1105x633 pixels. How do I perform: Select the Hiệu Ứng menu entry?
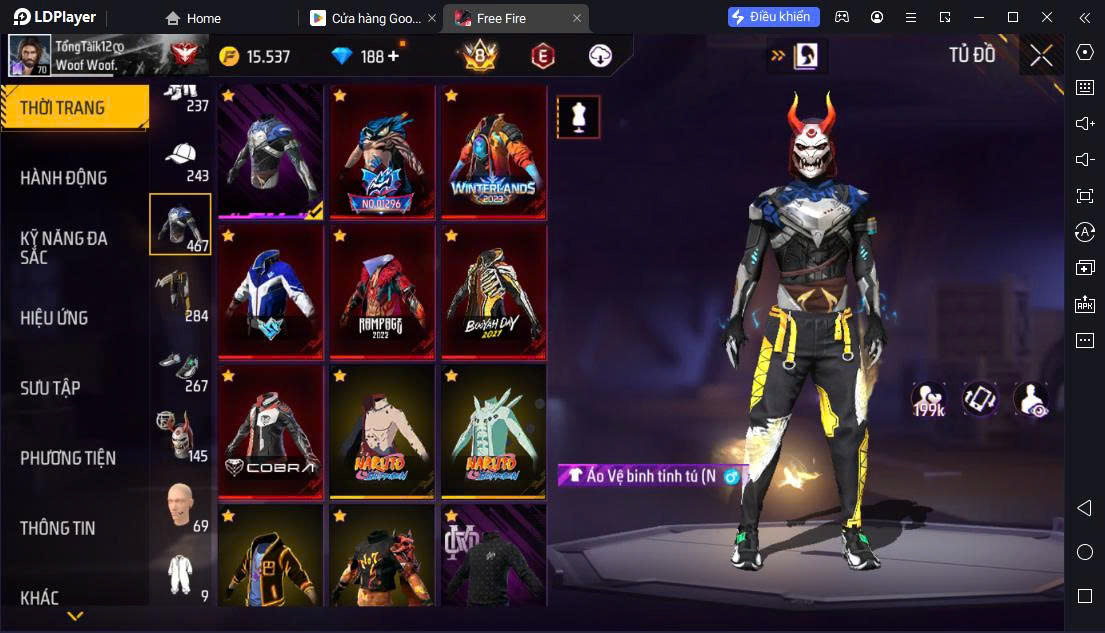click(x=55, y=318)
